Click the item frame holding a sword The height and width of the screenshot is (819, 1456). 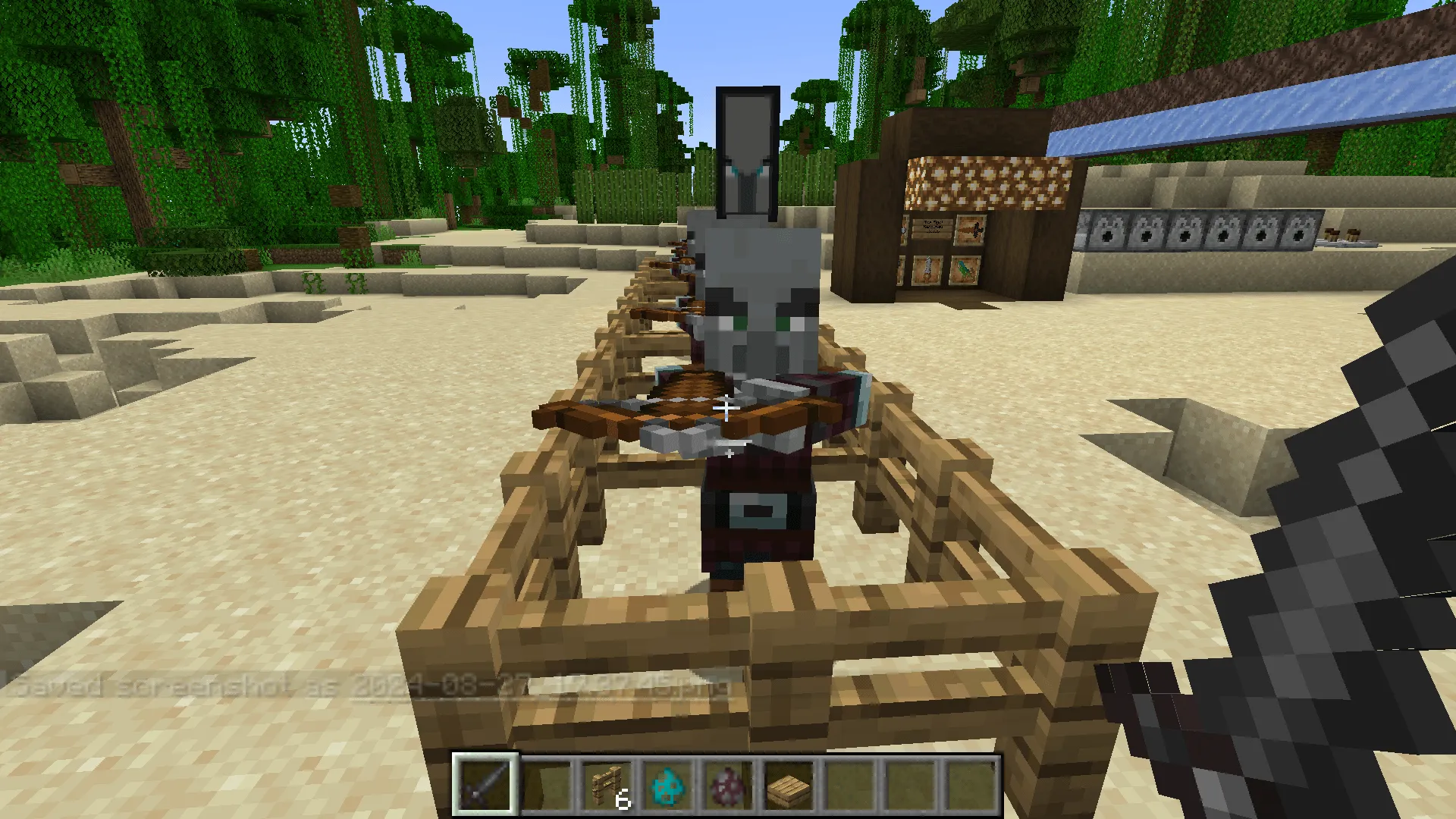pos(927,269)
